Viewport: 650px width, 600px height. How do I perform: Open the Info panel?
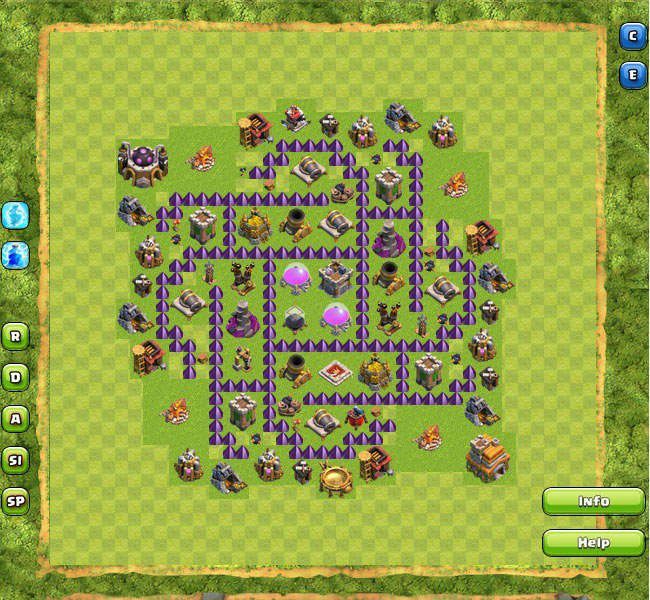pos(593,501)
